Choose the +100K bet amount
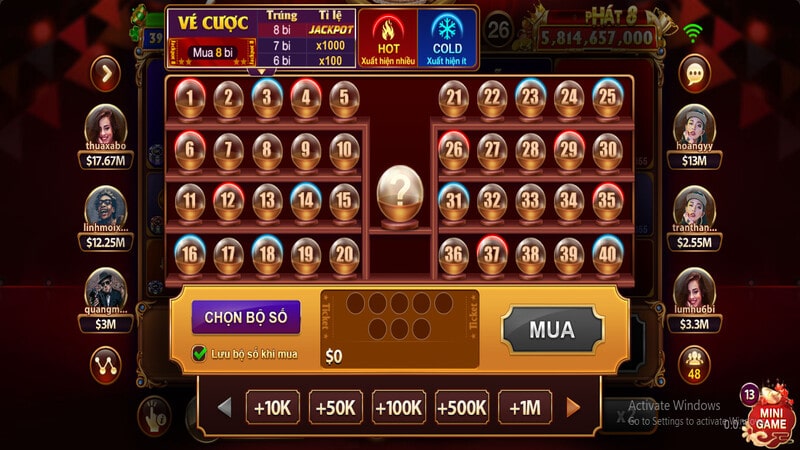This screenshot has height=450, width=800. click(x=398, y=407)
